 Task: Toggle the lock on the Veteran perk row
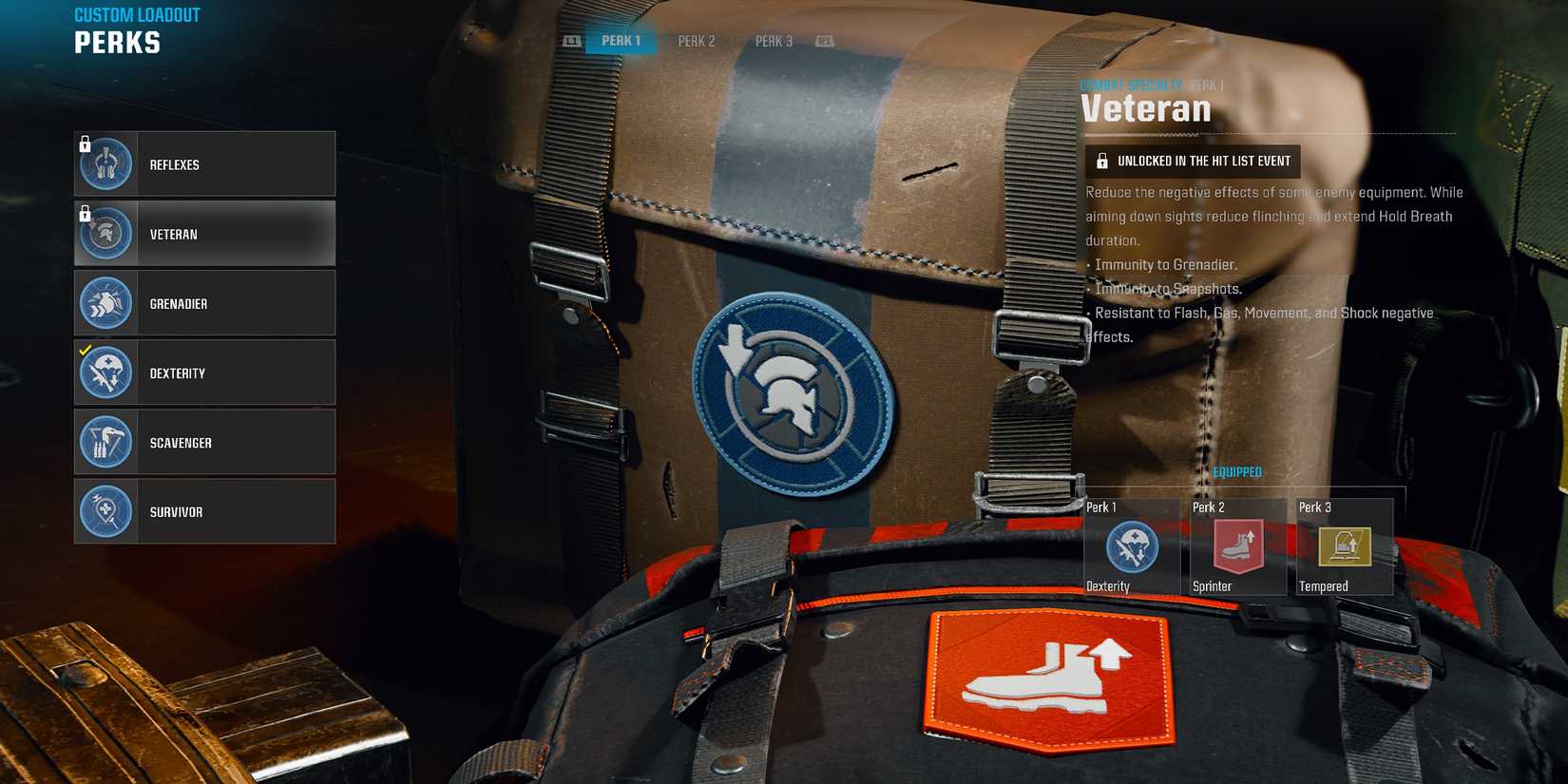pyautogui.click(x=86, y=214)
